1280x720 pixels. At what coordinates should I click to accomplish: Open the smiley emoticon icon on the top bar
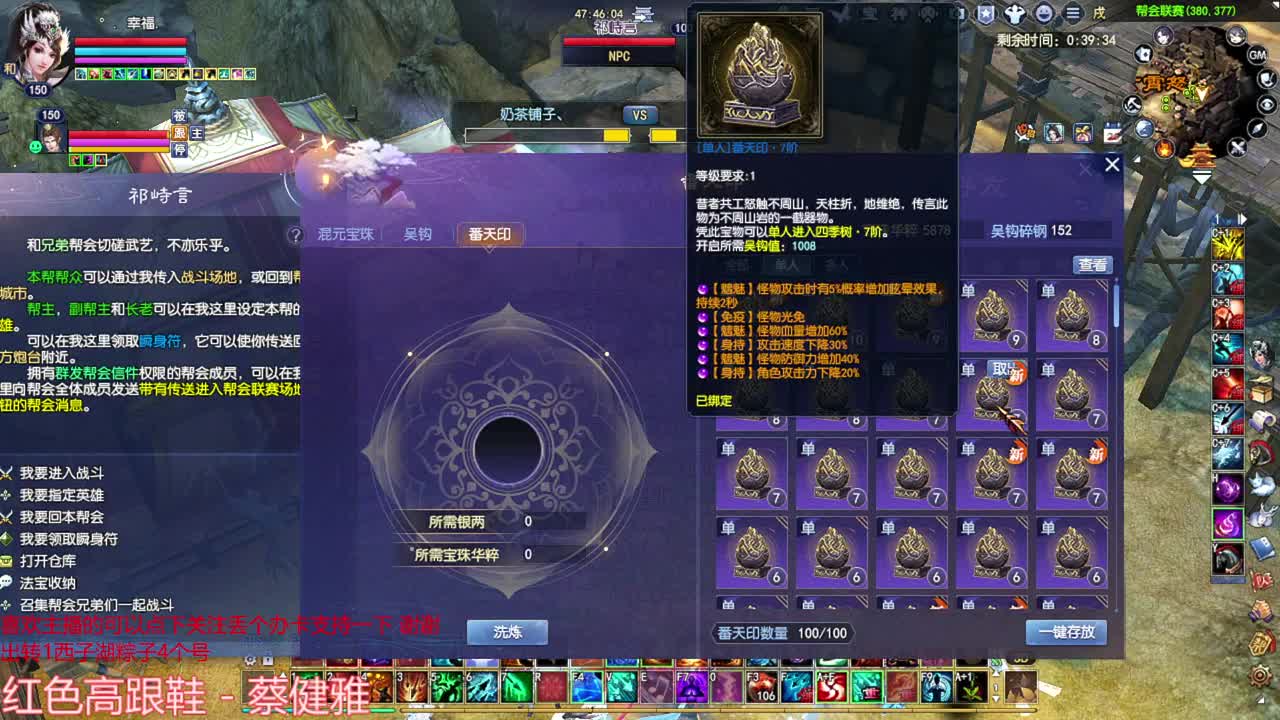pyautogui.click(x=1043, y=12)
